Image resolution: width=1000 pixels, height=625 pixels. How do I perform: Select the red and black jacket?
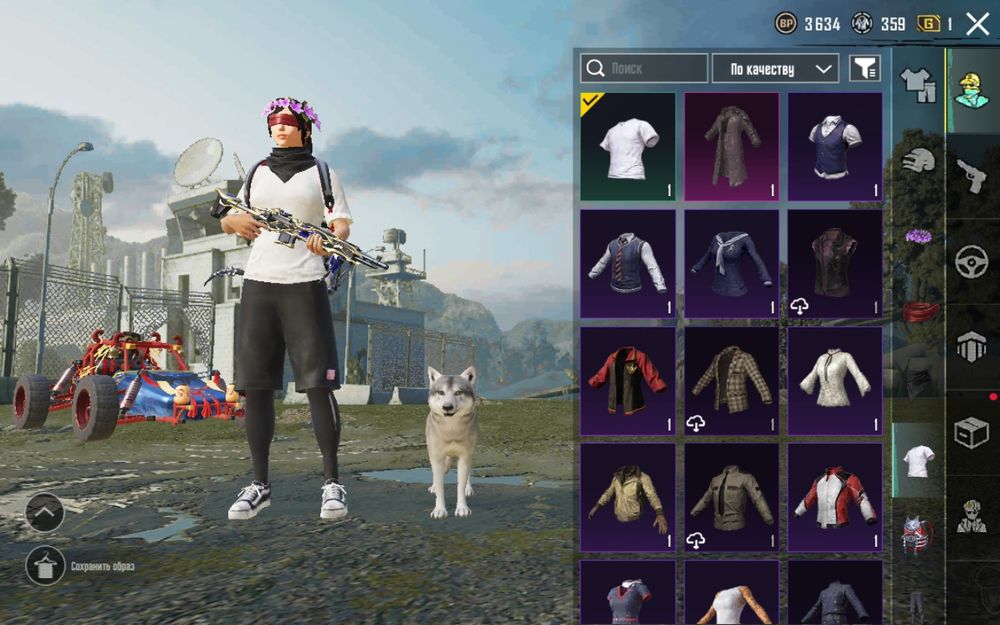pos(627,381)
